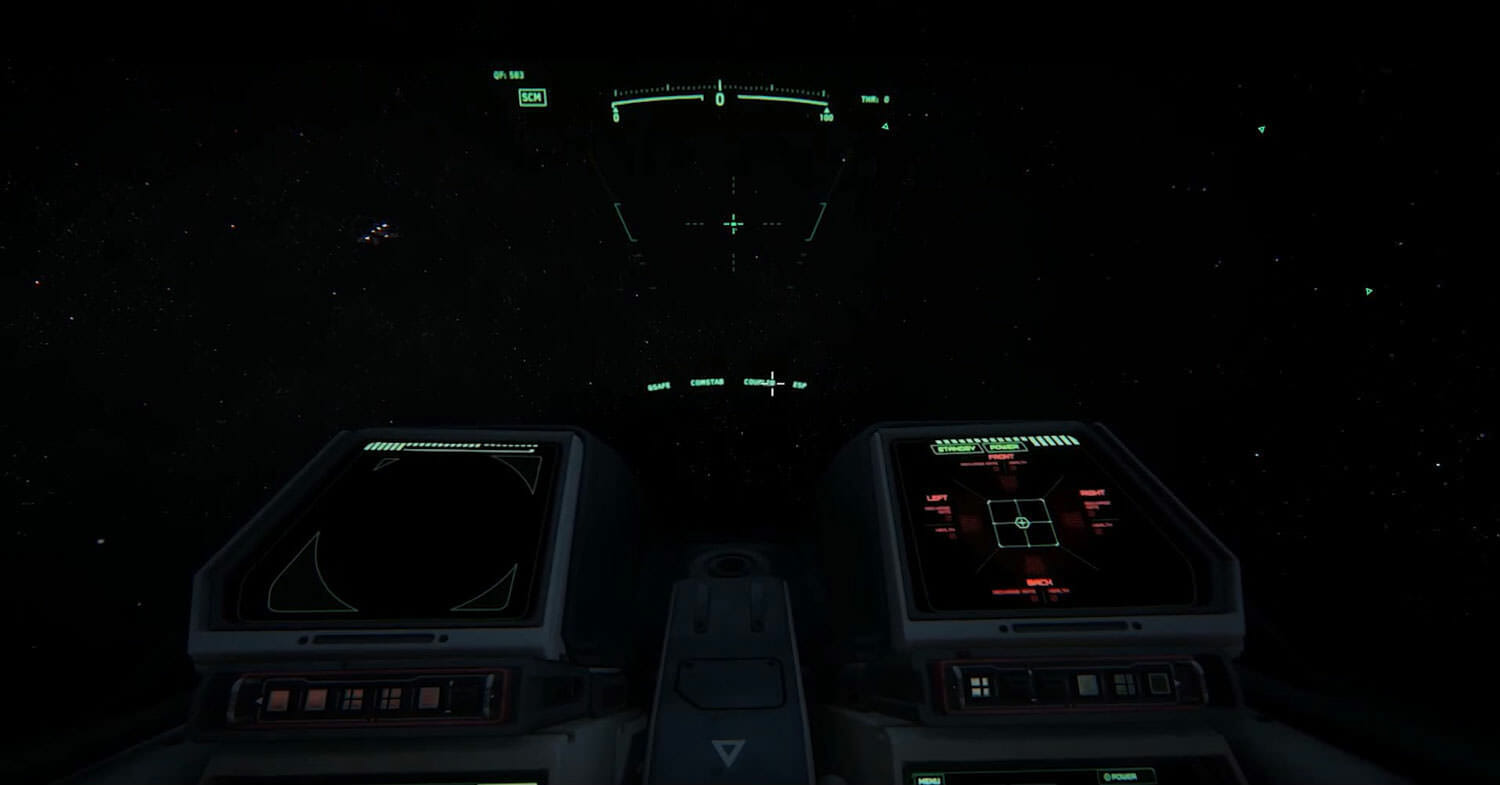Select POWER beside the STANDBY button
The image size is (1500, 785).
[1004, 447]
